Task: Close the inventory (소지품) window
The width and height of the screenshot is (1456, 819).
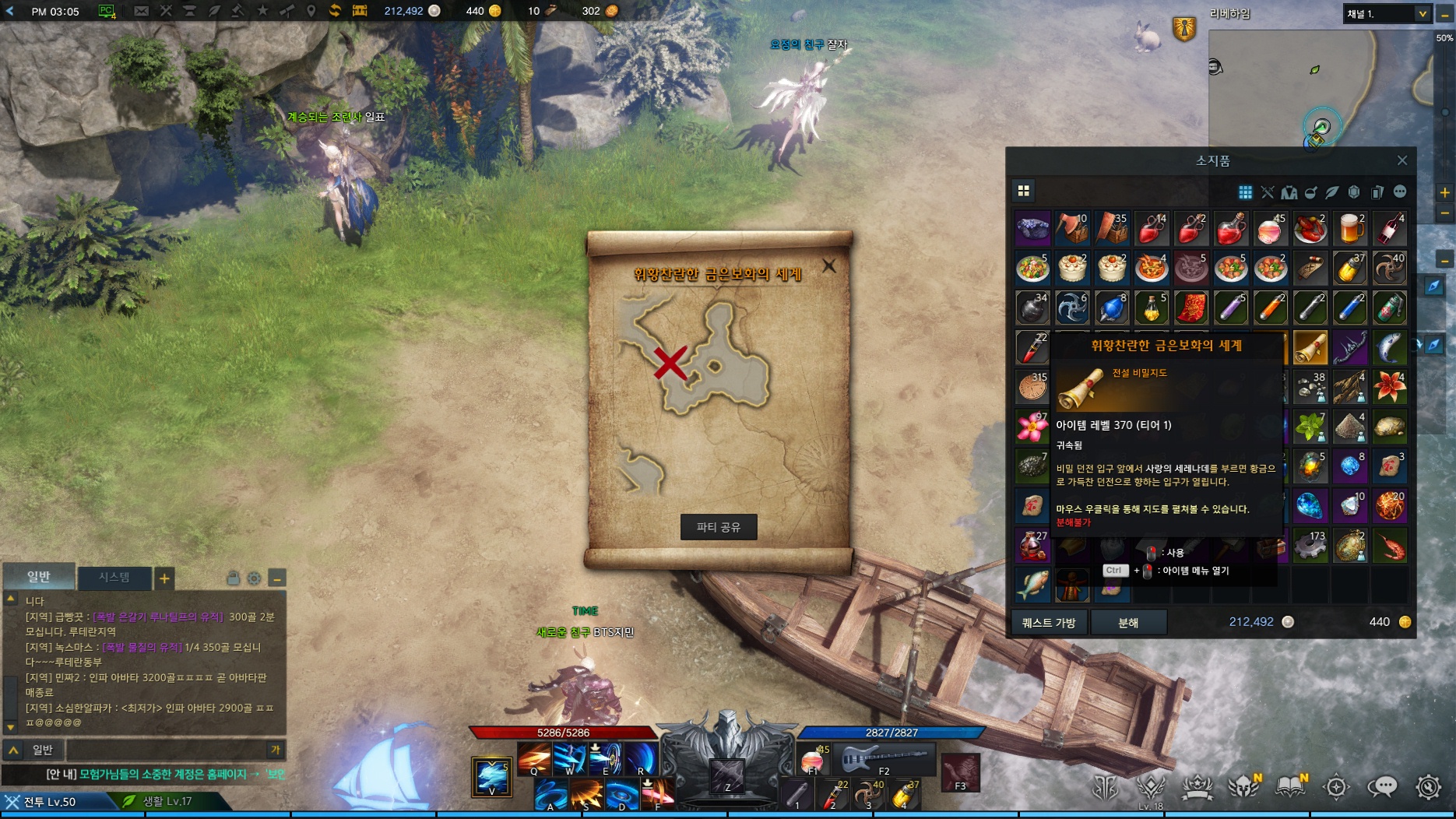Action: 1402,160
